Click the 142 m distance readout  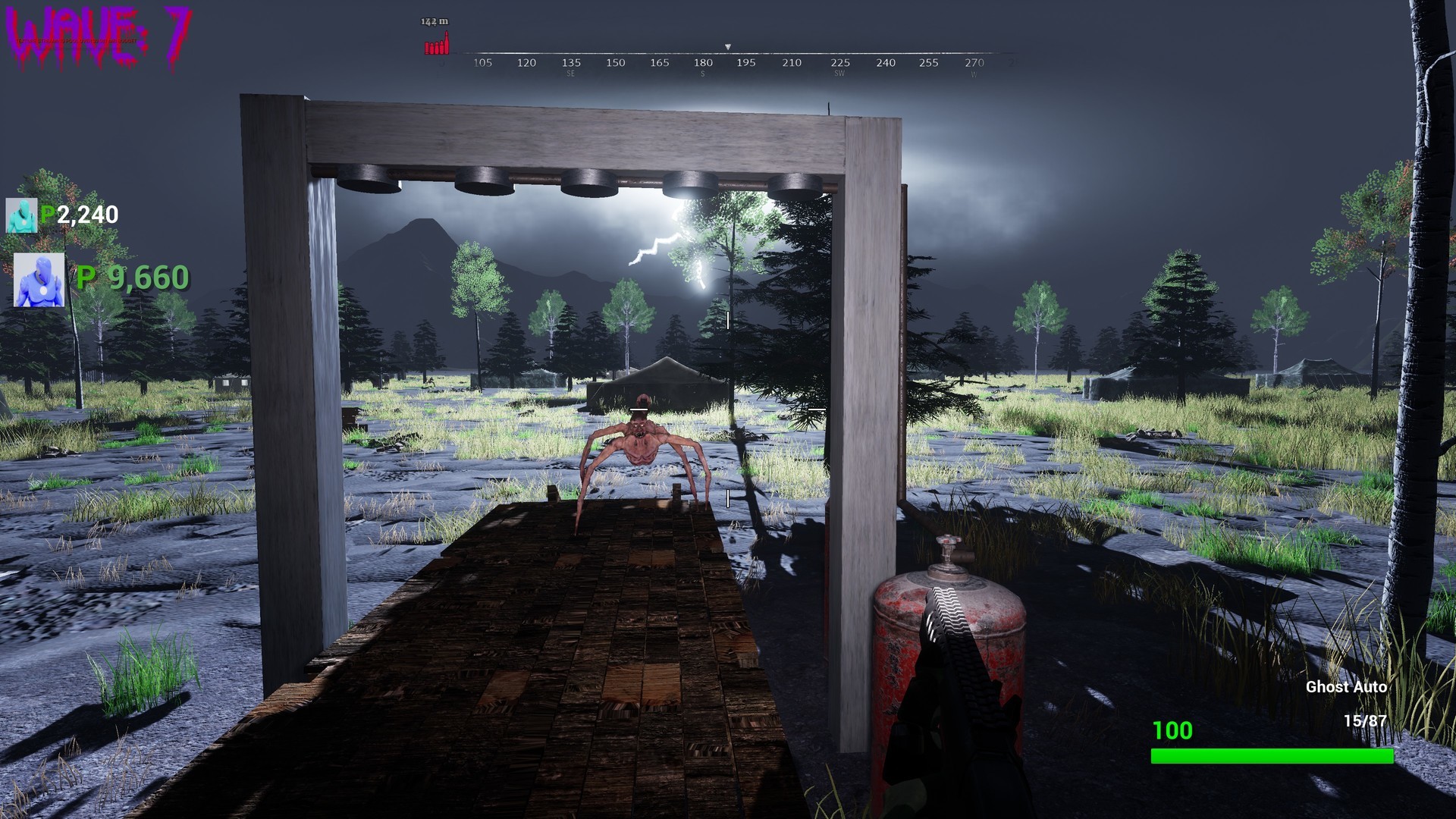(x=434, y=21)
